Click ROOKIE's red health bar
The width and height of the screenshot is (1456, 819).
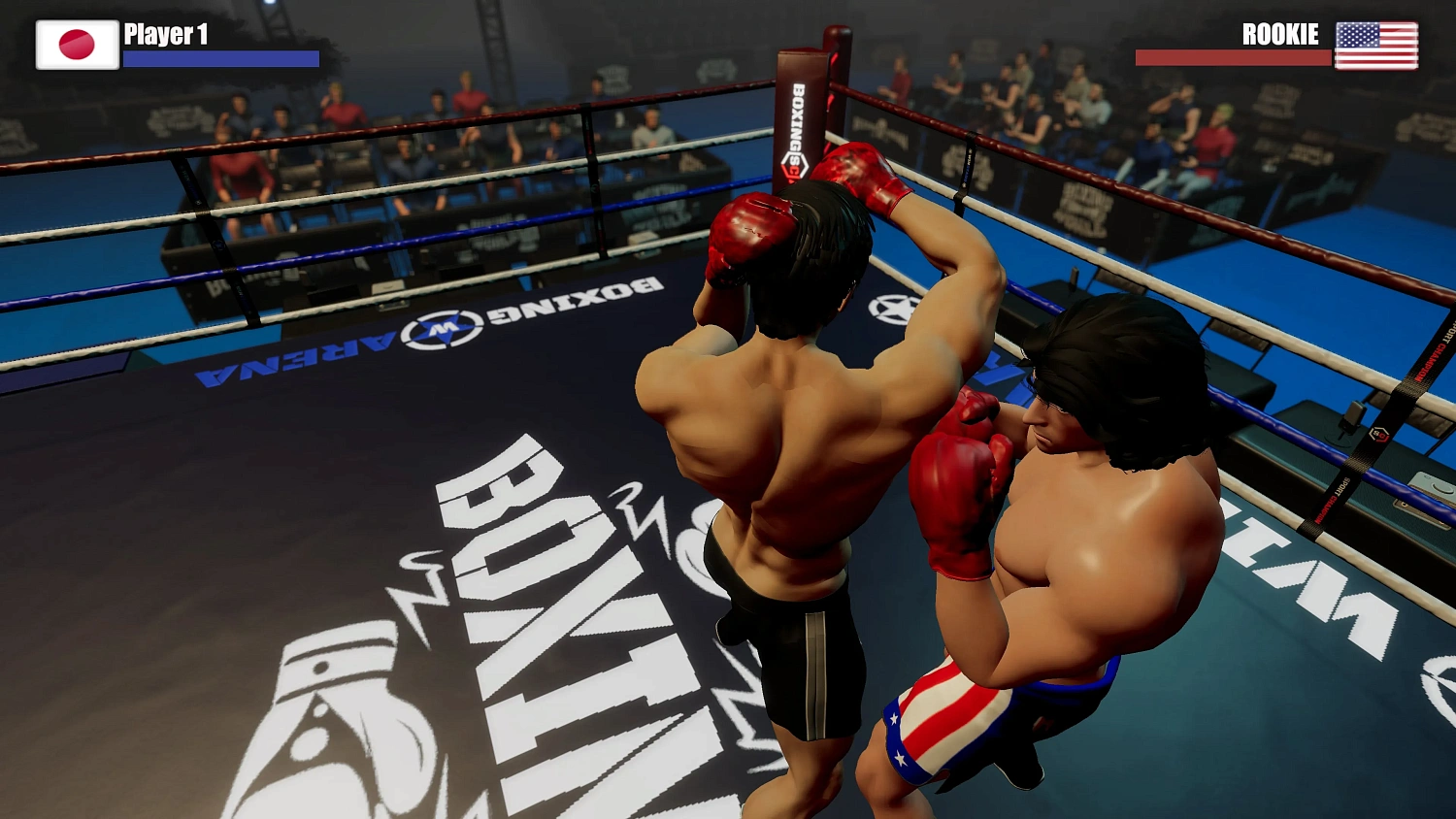pyautogui.click(x=1231, y=55)
